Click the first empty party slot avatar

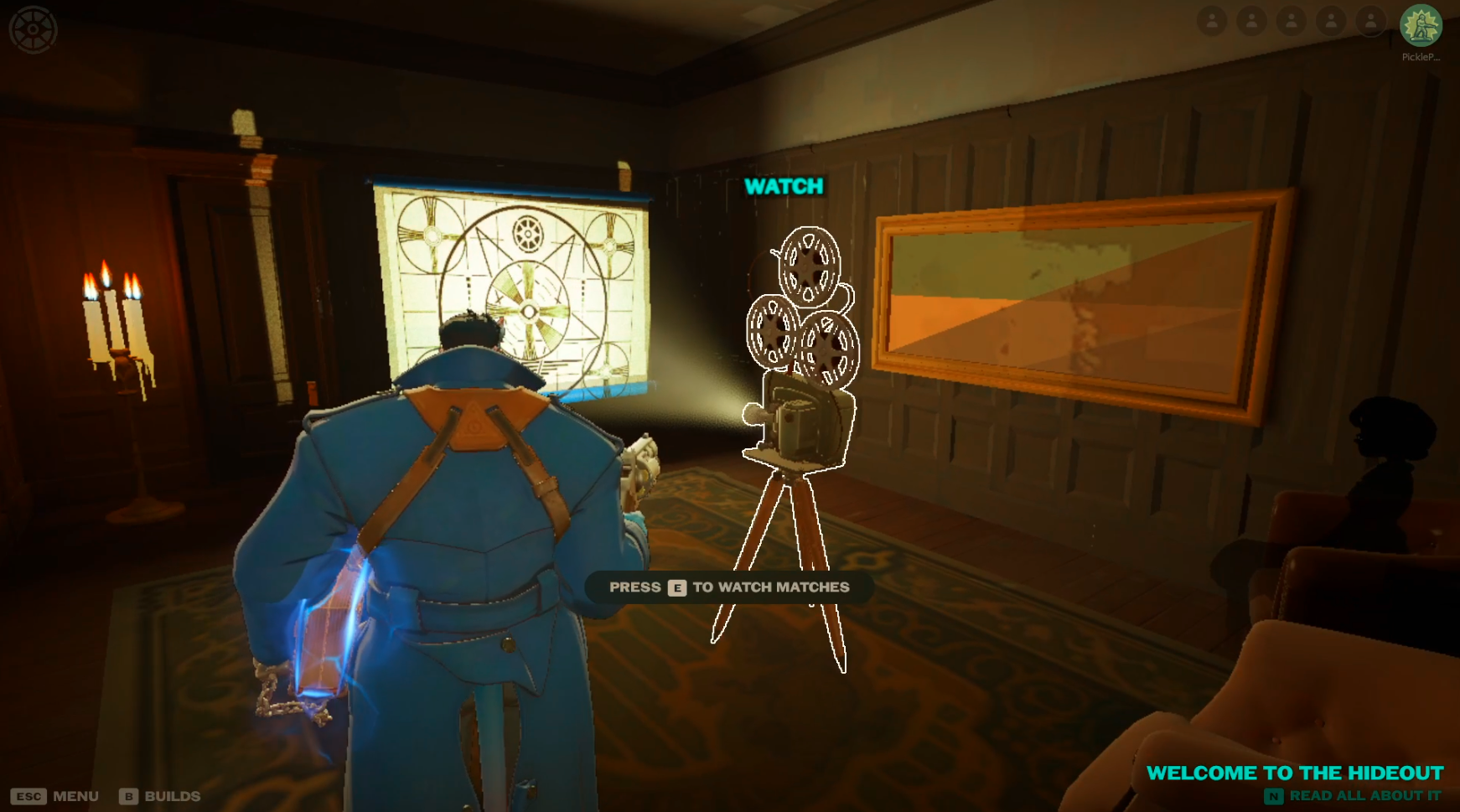coord(1213,22)
